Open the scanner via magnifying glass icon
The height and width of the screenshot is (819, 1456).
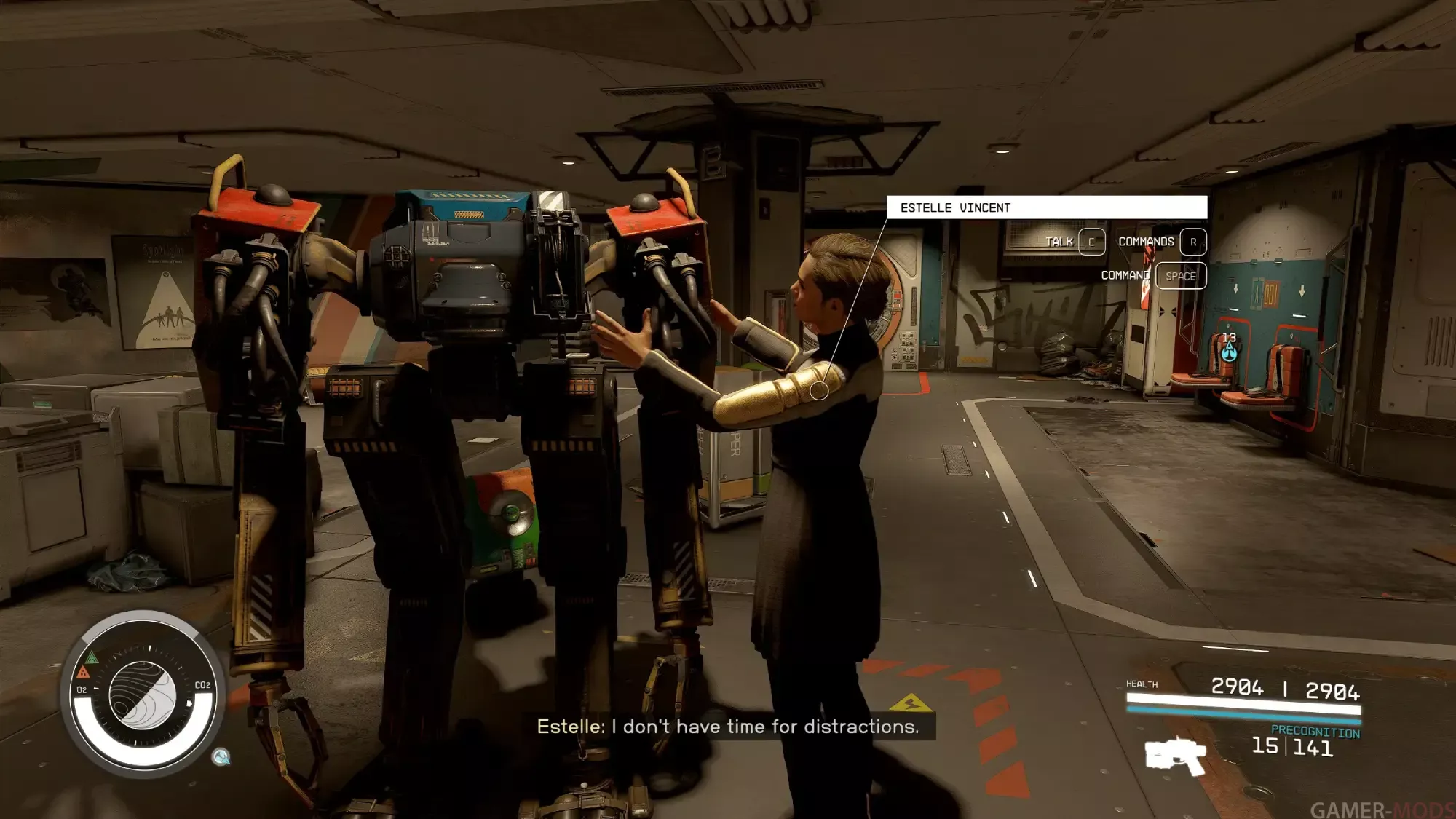click(x=221, y=757)
